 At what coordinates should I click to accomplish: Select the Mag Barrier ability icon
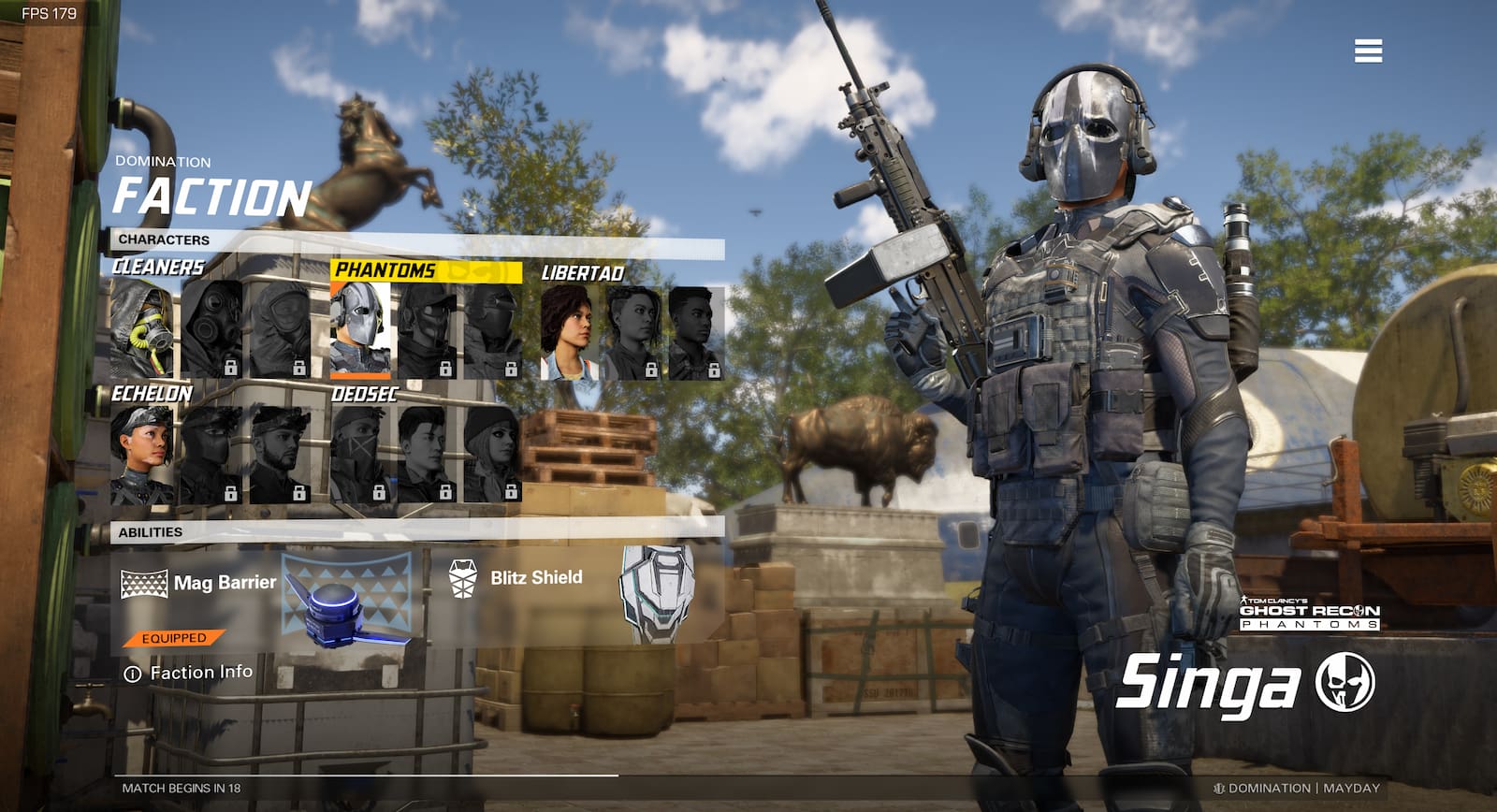pyautogui.click(x=146, y=580)
